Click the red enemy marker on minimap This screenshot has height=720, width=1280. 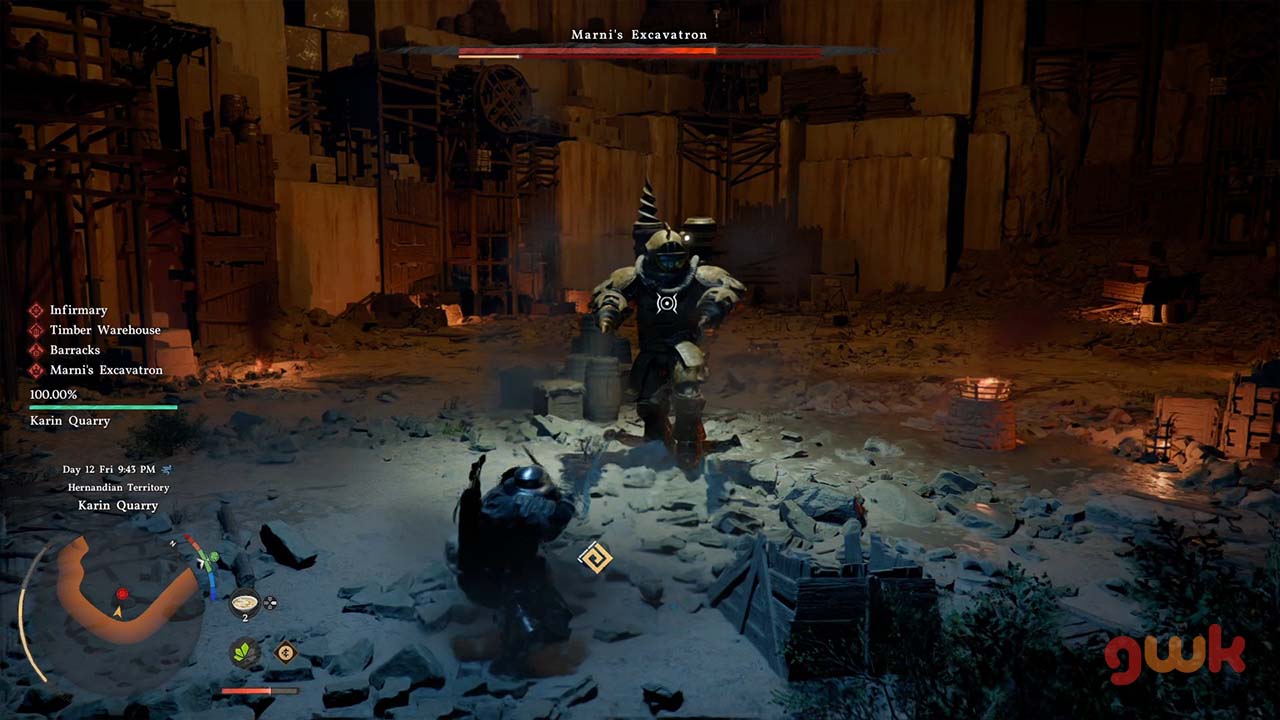(122, 593)
